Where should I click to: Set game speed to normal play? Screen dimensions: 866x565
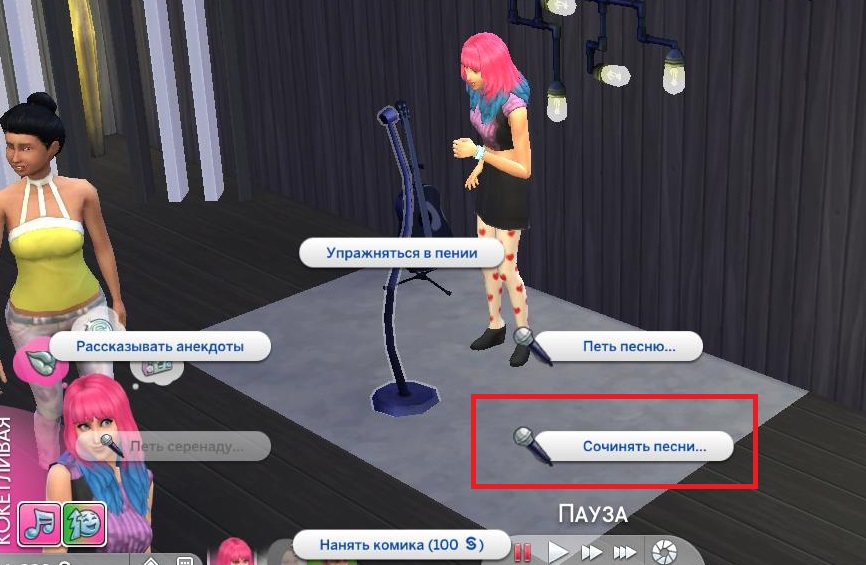coord(558,551)
